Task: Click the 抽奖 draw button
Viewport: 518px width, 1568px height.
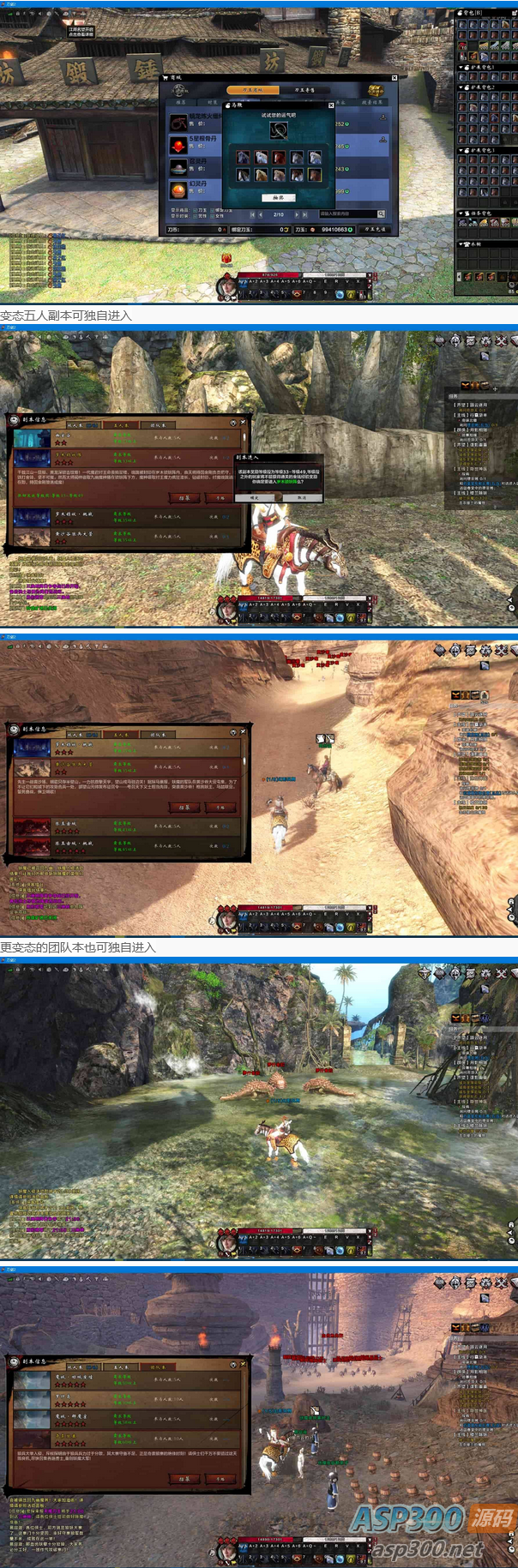Action: click(278, 197)
